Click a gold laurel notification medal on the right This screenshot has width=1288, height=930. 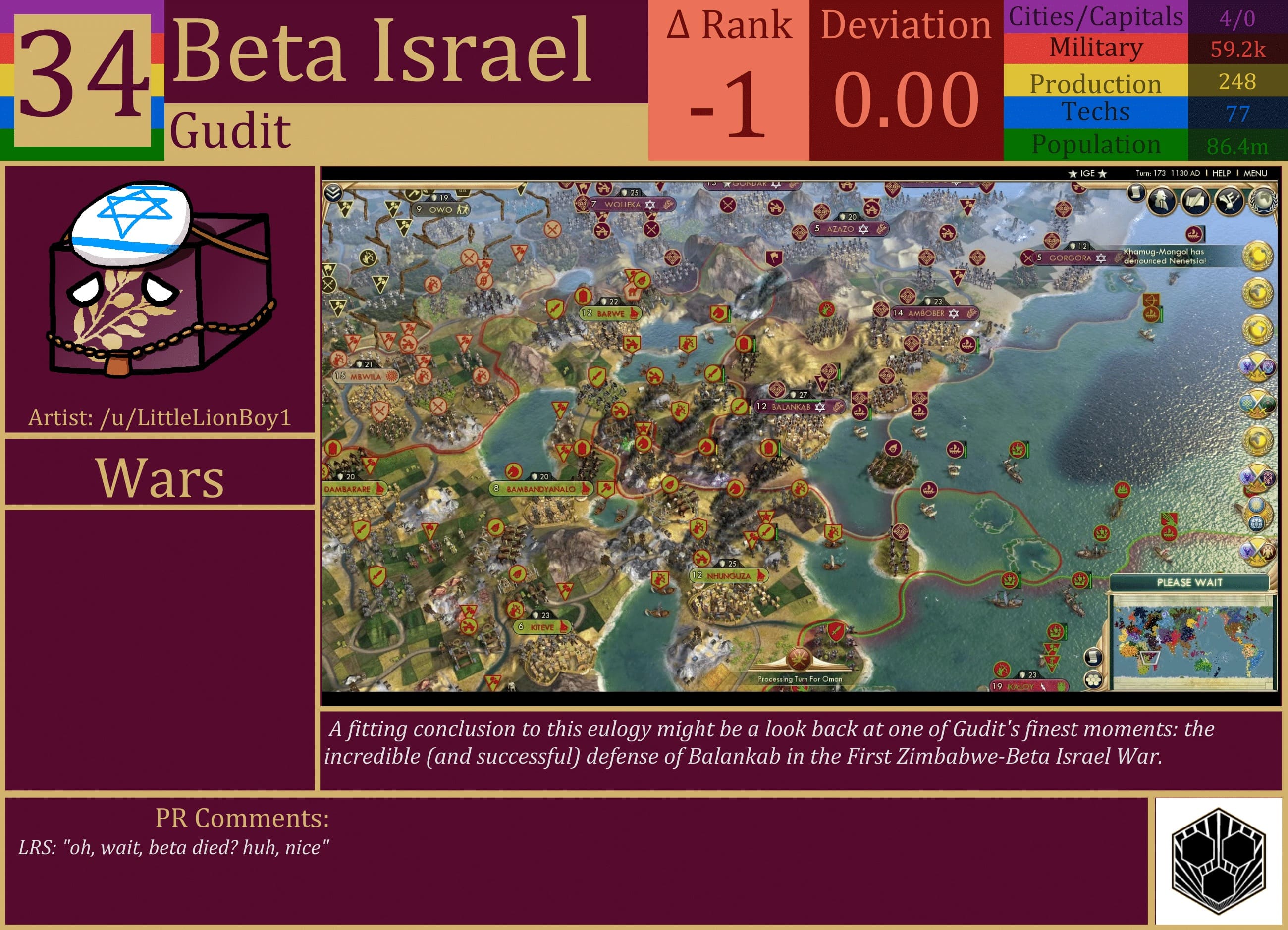1258,257
